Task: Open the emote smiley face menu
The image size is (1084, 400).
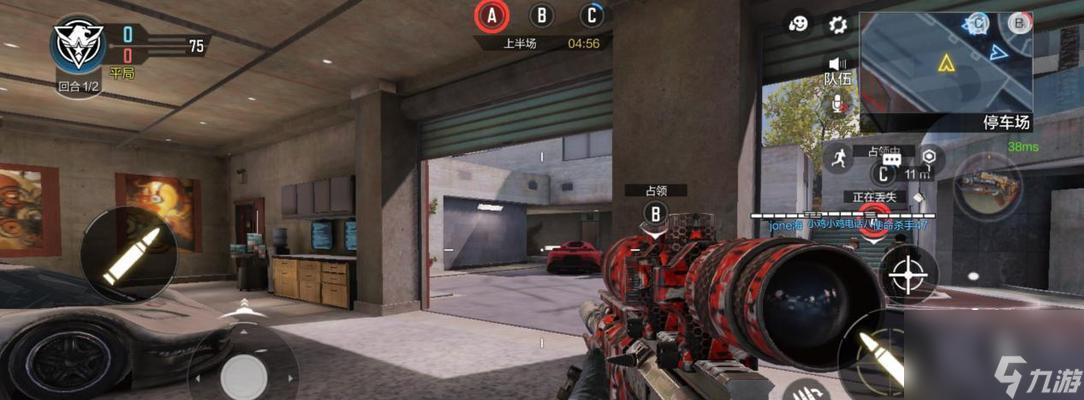Action: tap(799, 24)
